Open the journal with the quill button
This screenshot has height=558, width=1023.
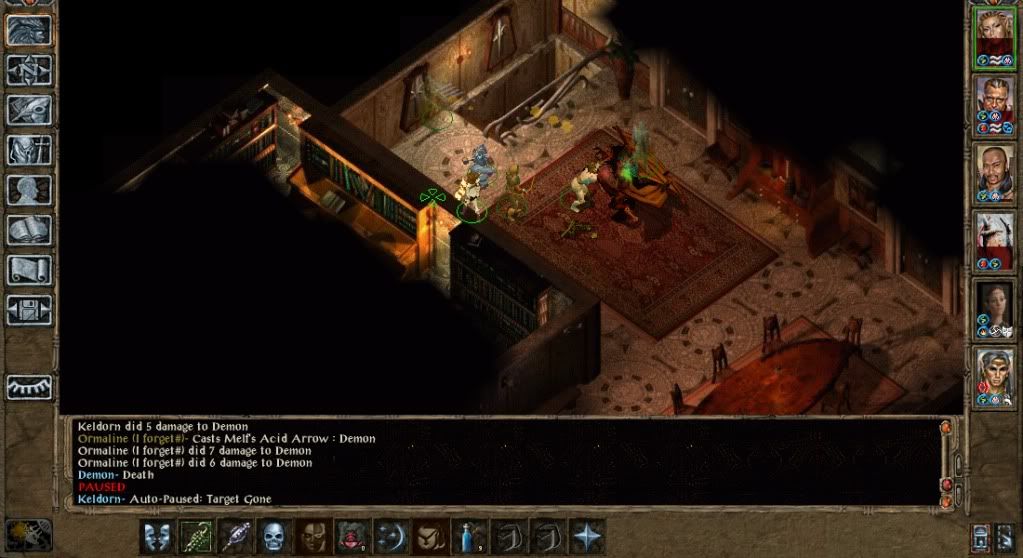click(x=29, y=109)
